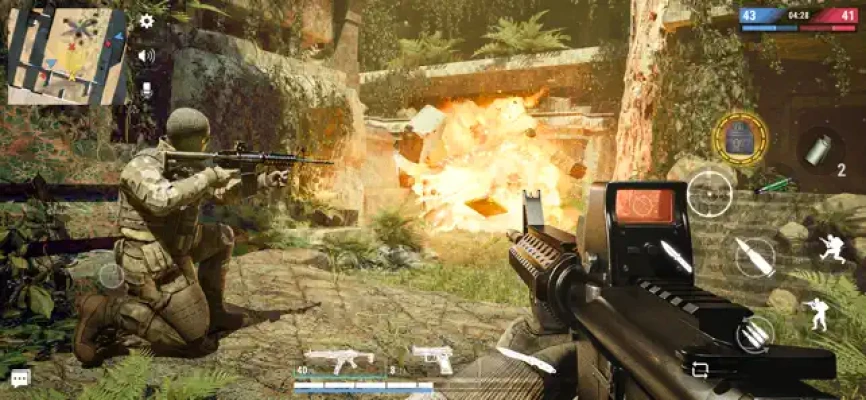Tap the jumping soldier stance button

pos(831,248)
